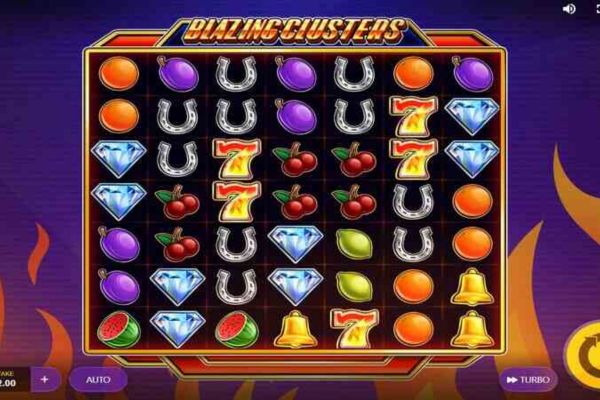This screenshot has width=600, height=400.
Task: Enable TURBO spin mode
Action: pos(527,380)
